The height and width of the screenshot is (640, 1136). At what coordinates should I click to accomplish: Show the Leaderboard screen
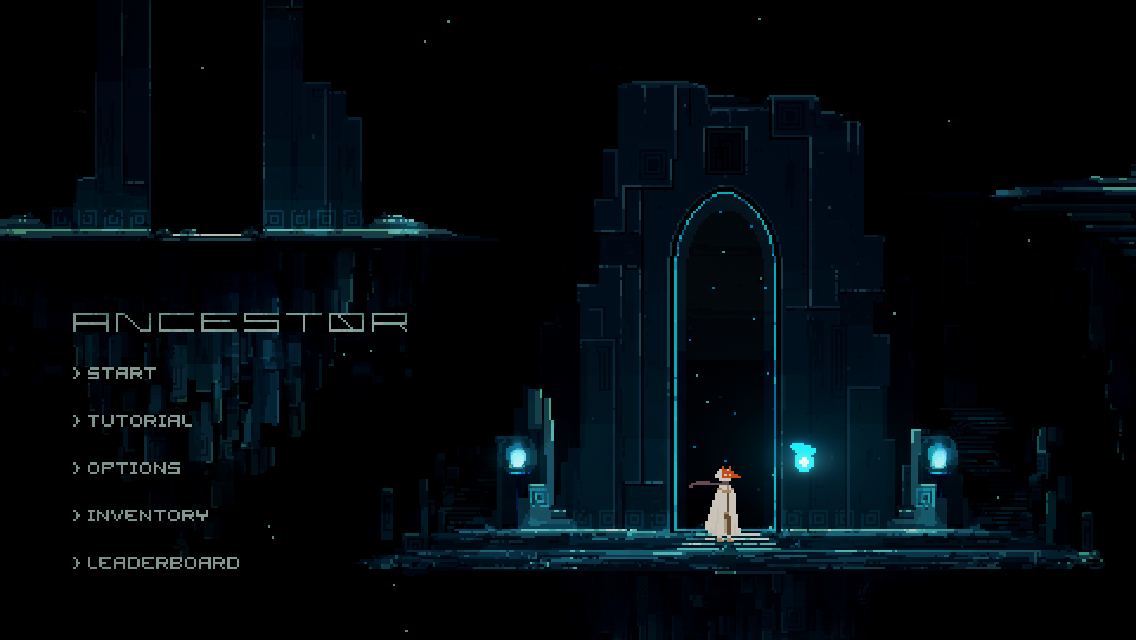[x=163, y=563]
